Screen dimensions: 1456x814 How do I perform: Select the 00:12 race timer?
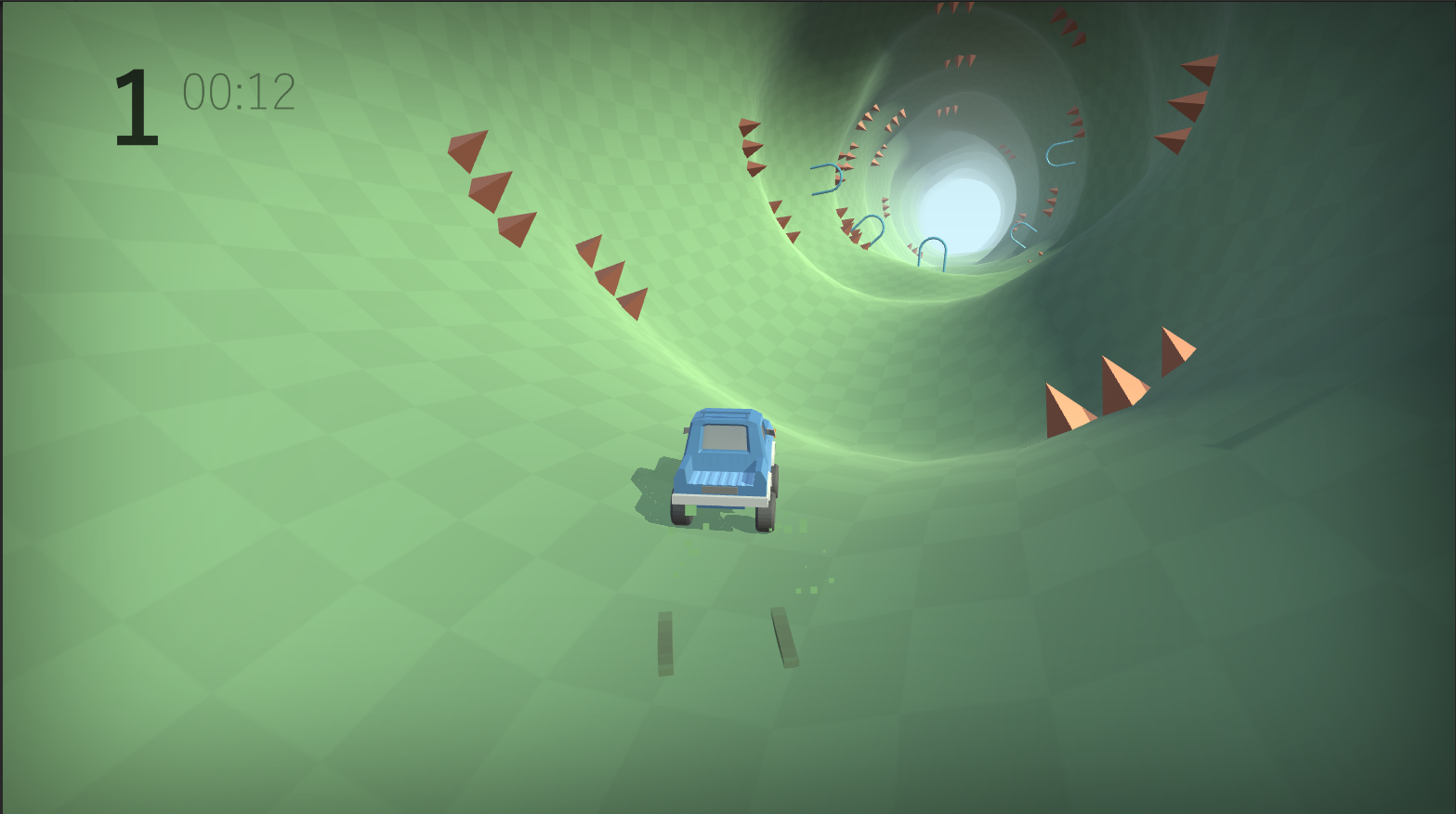pyautogui.click(x=237, y=90)
